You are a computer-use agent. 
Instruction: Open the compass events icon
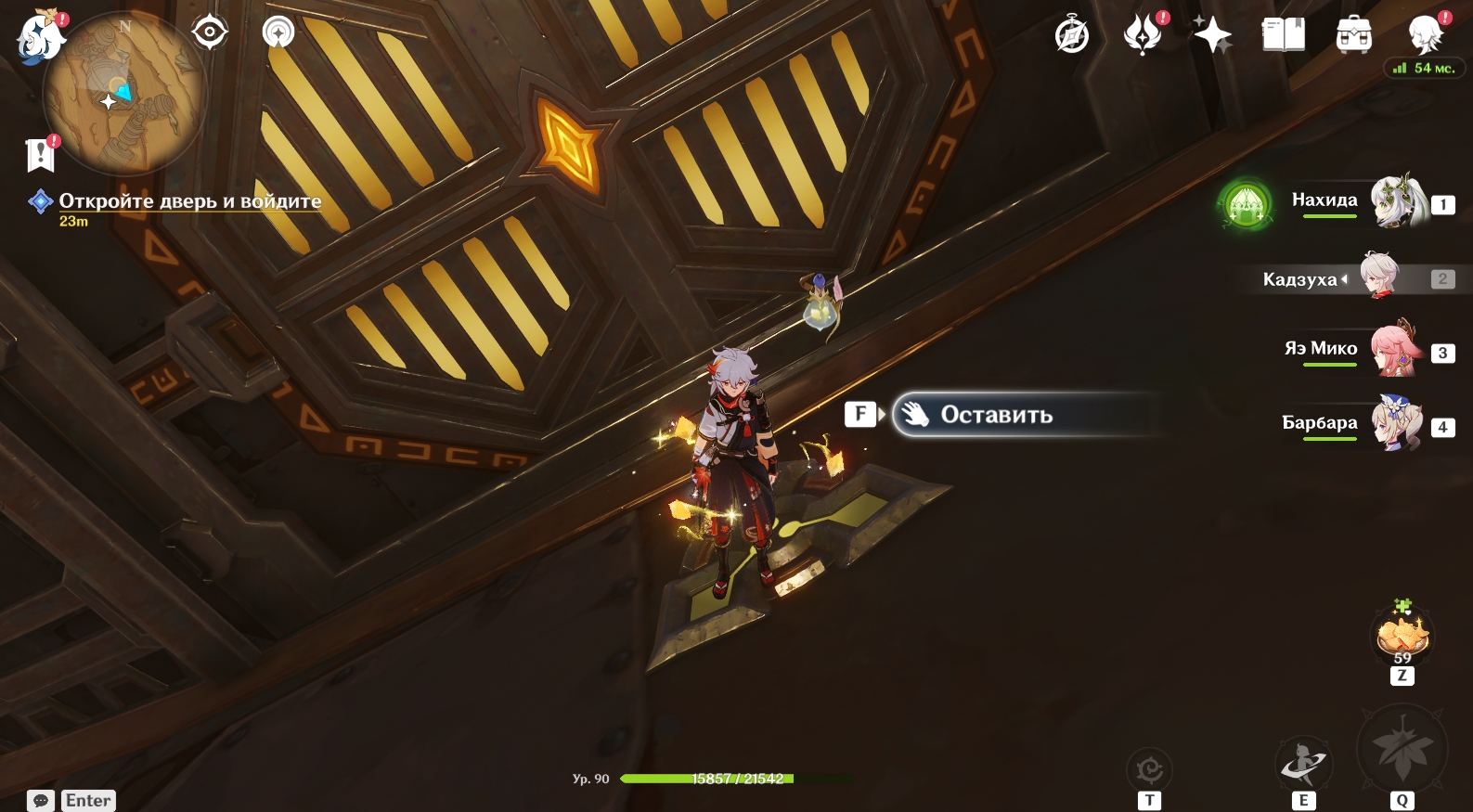(x=1072, y=36)
